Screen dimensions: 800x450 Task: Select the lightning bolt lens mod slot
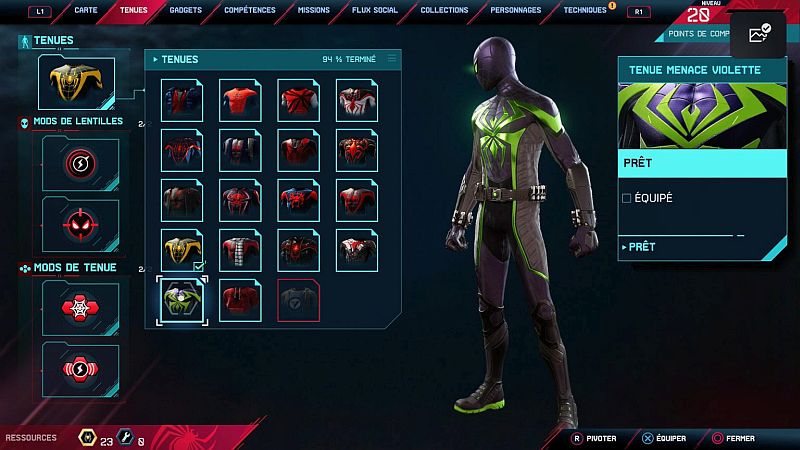pos(81,163)
